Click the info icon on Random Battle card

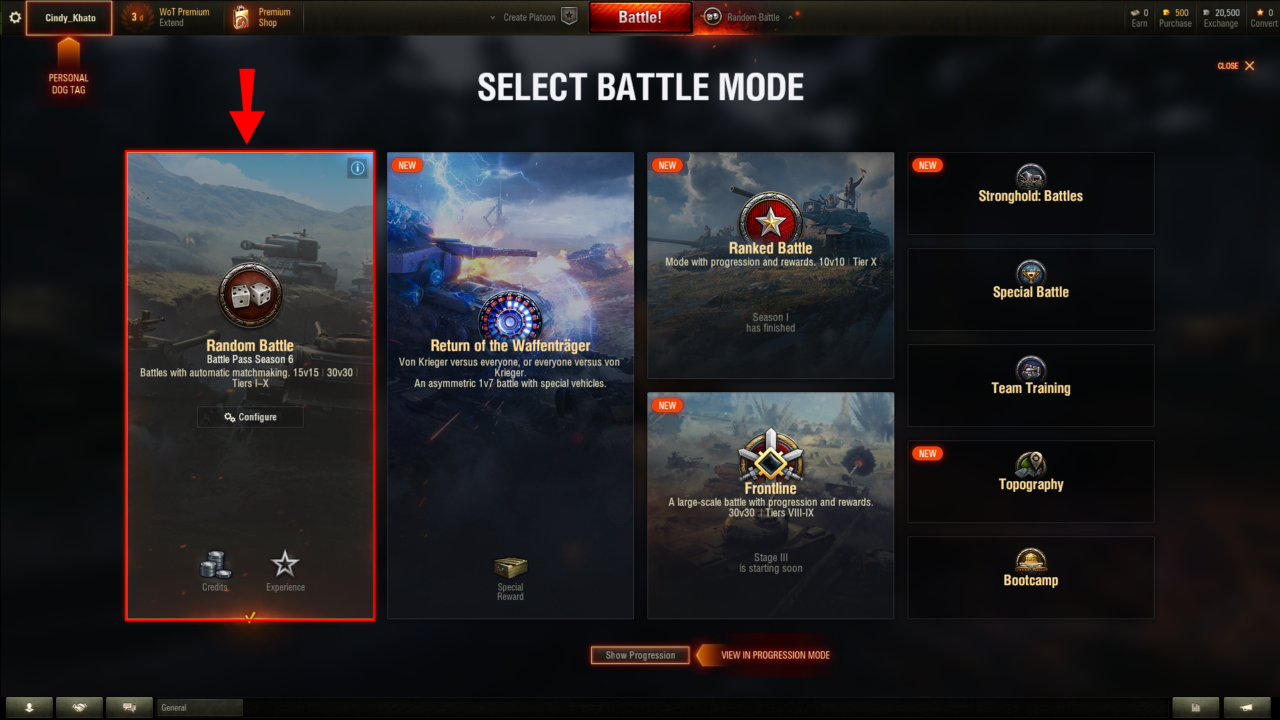tap(357, 168)
